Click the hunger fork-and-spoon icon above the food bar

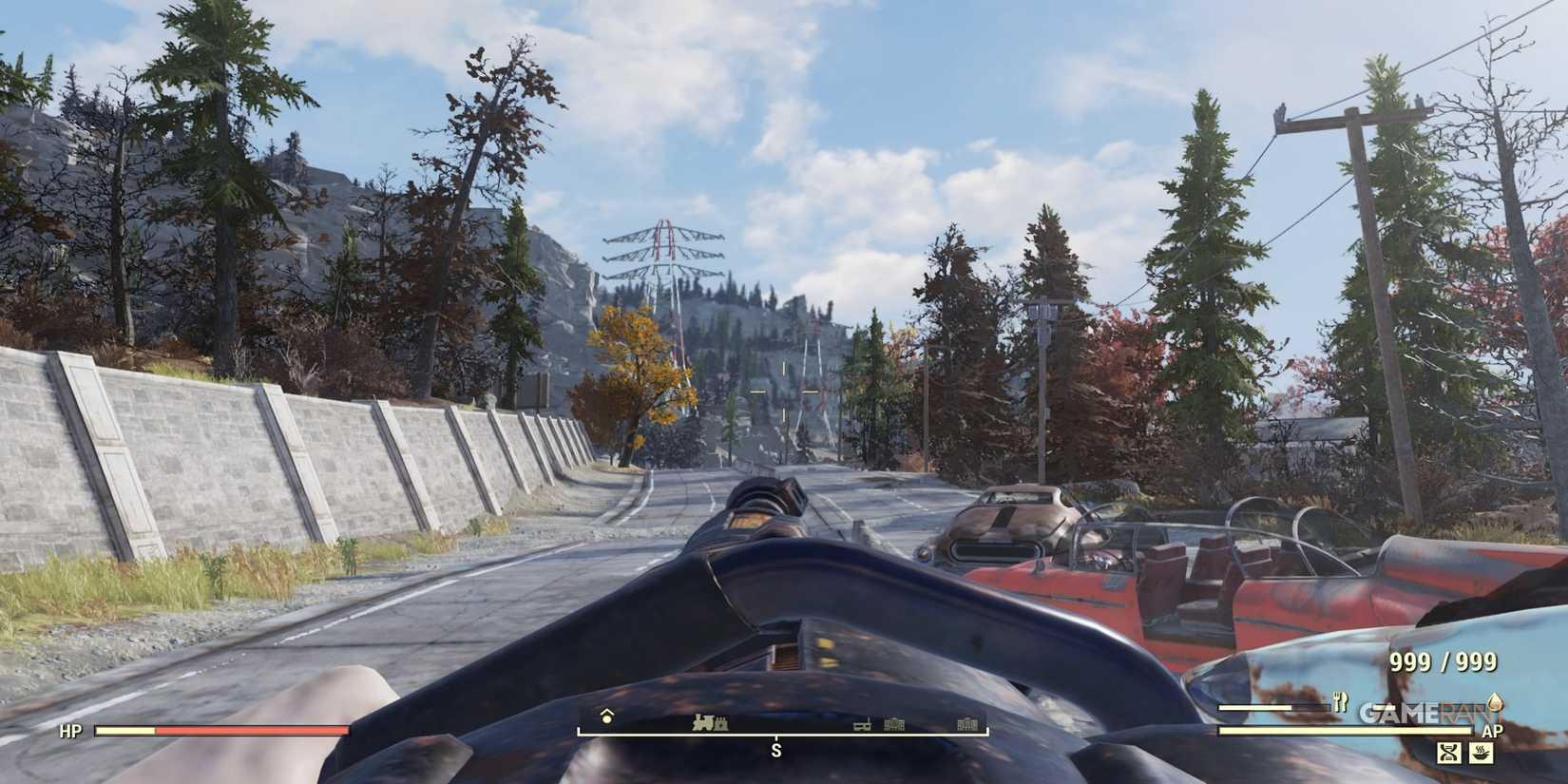1341,701
